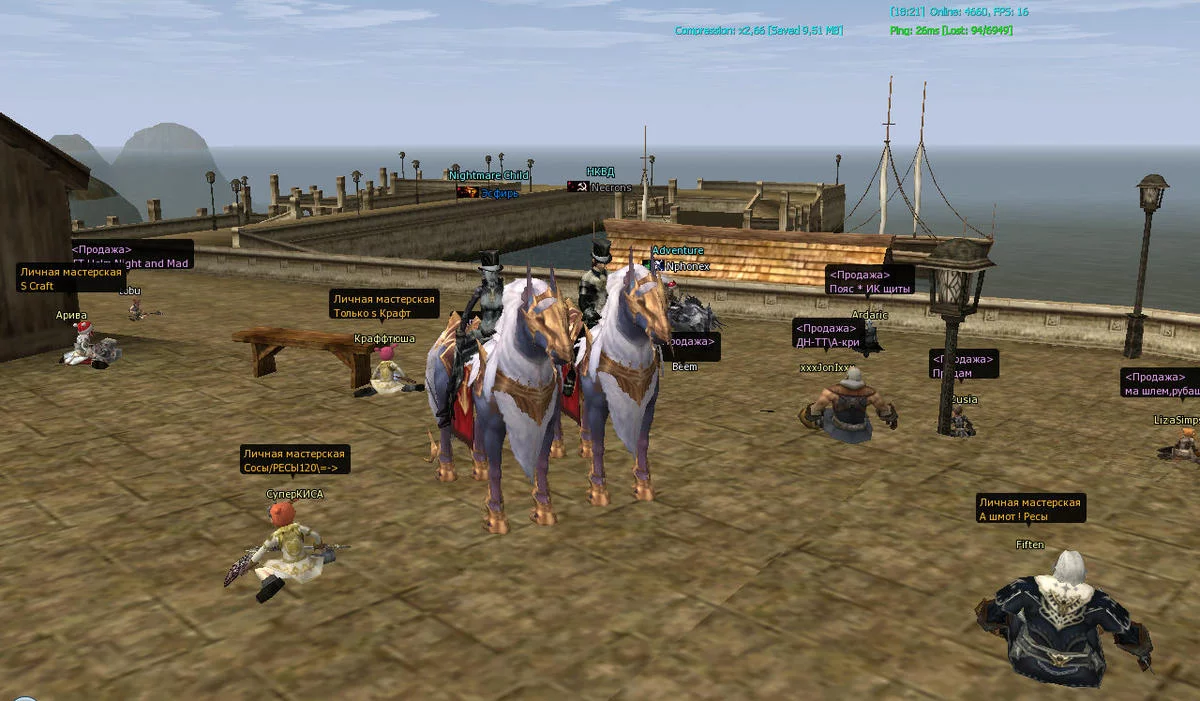Open the "Сосы/РЕСЫ120" workshop sign
Screen dimensions: 1200x701
tap(294, 461)
